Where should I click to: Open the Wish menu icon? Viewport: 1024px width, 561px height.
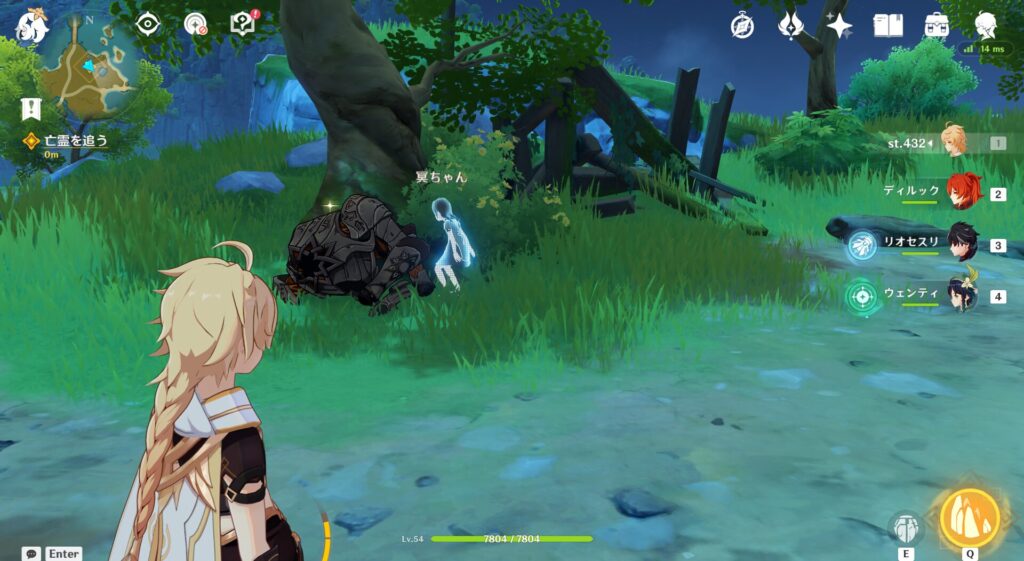tap(791, 26)
